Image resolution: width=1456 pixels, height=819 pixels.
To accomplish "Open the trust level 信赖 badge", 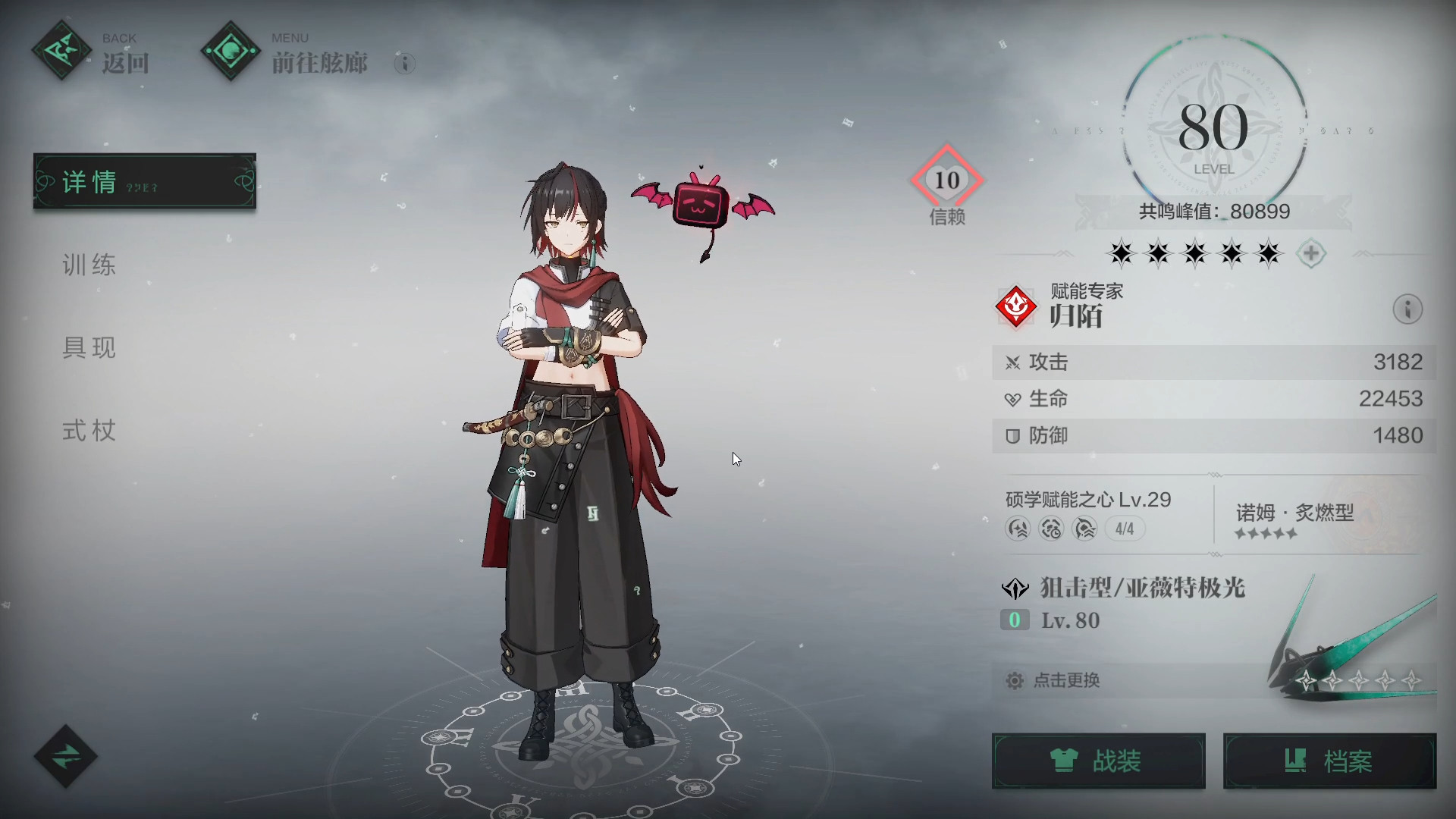I will click(946, 184).
